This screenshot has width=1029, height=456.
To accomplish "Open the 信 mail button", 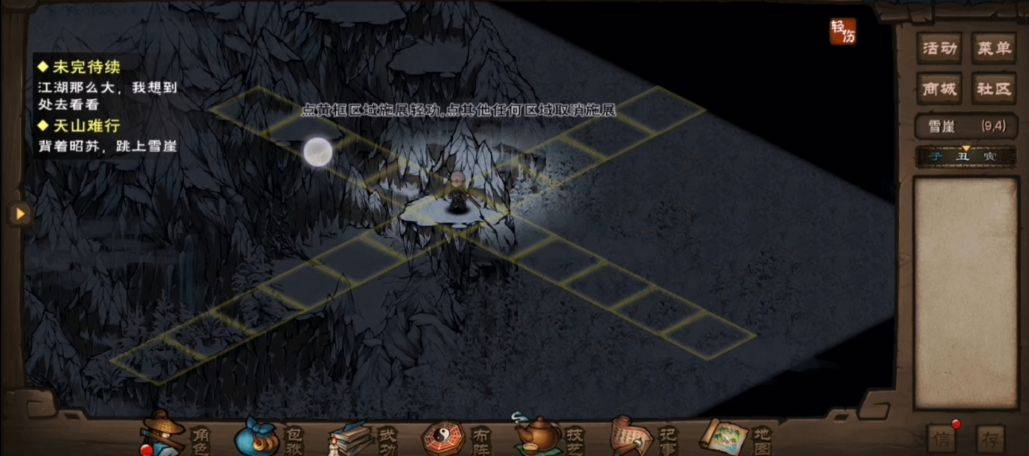I will [941, 438].
